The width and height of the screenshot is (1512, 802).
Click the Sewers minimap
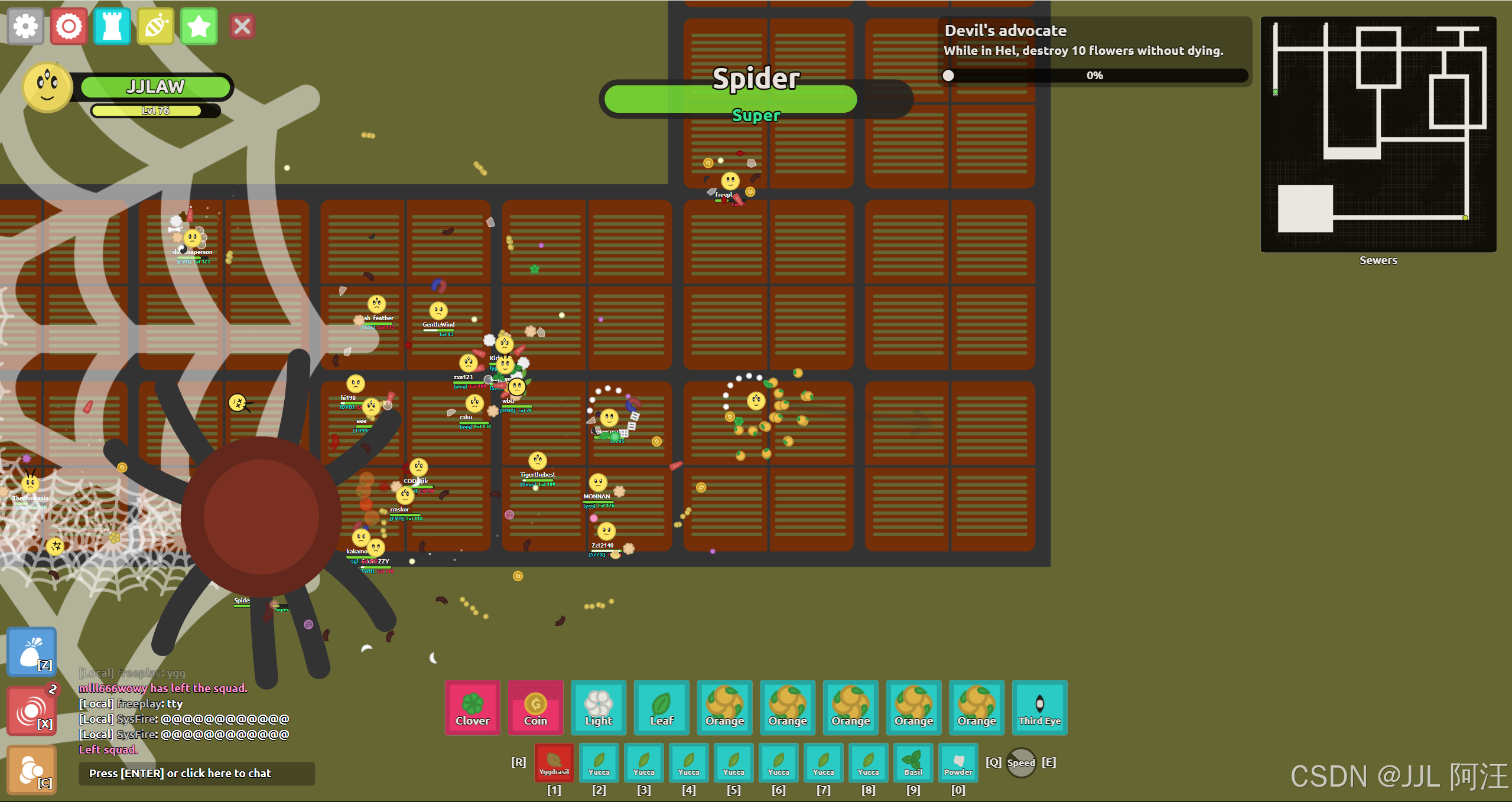tap(1378, 135)
